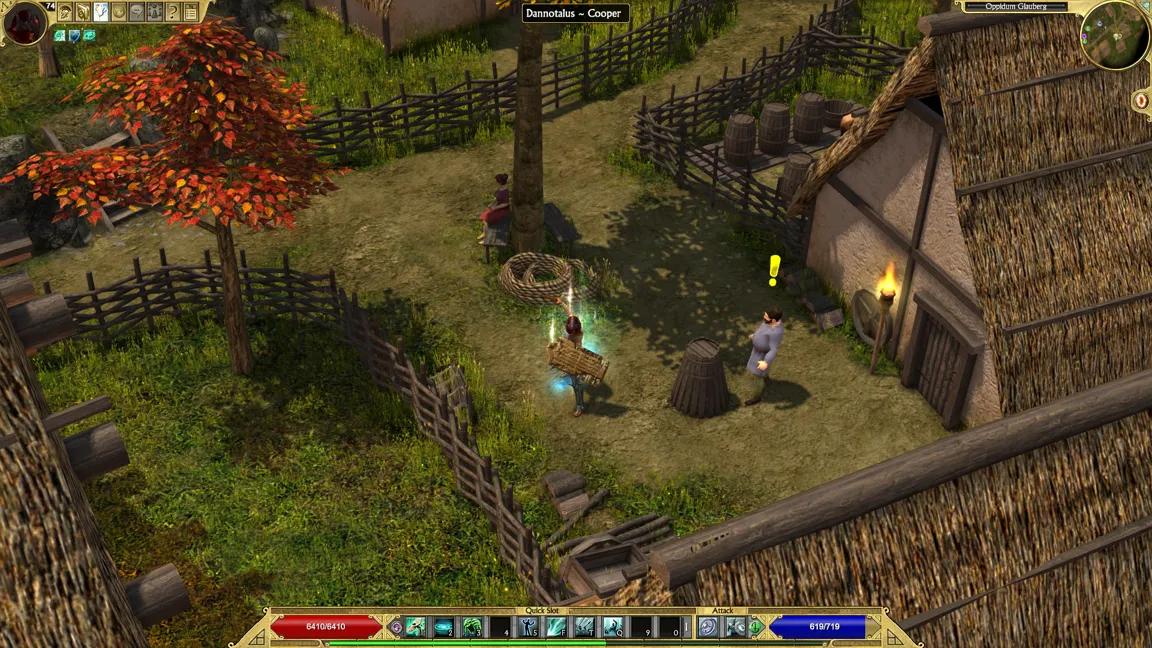Open the quest journal book icon

point(83,12)
